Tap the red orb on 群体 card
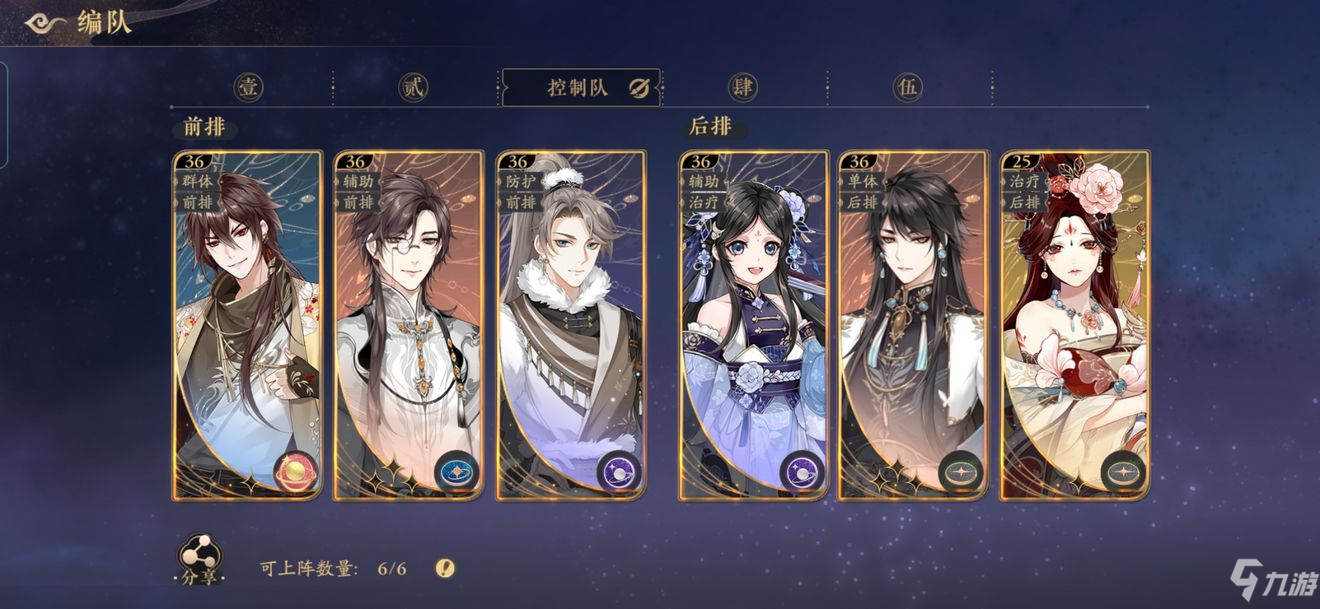The width and height of the screenshot is (1320, 609). click(299, 471)
